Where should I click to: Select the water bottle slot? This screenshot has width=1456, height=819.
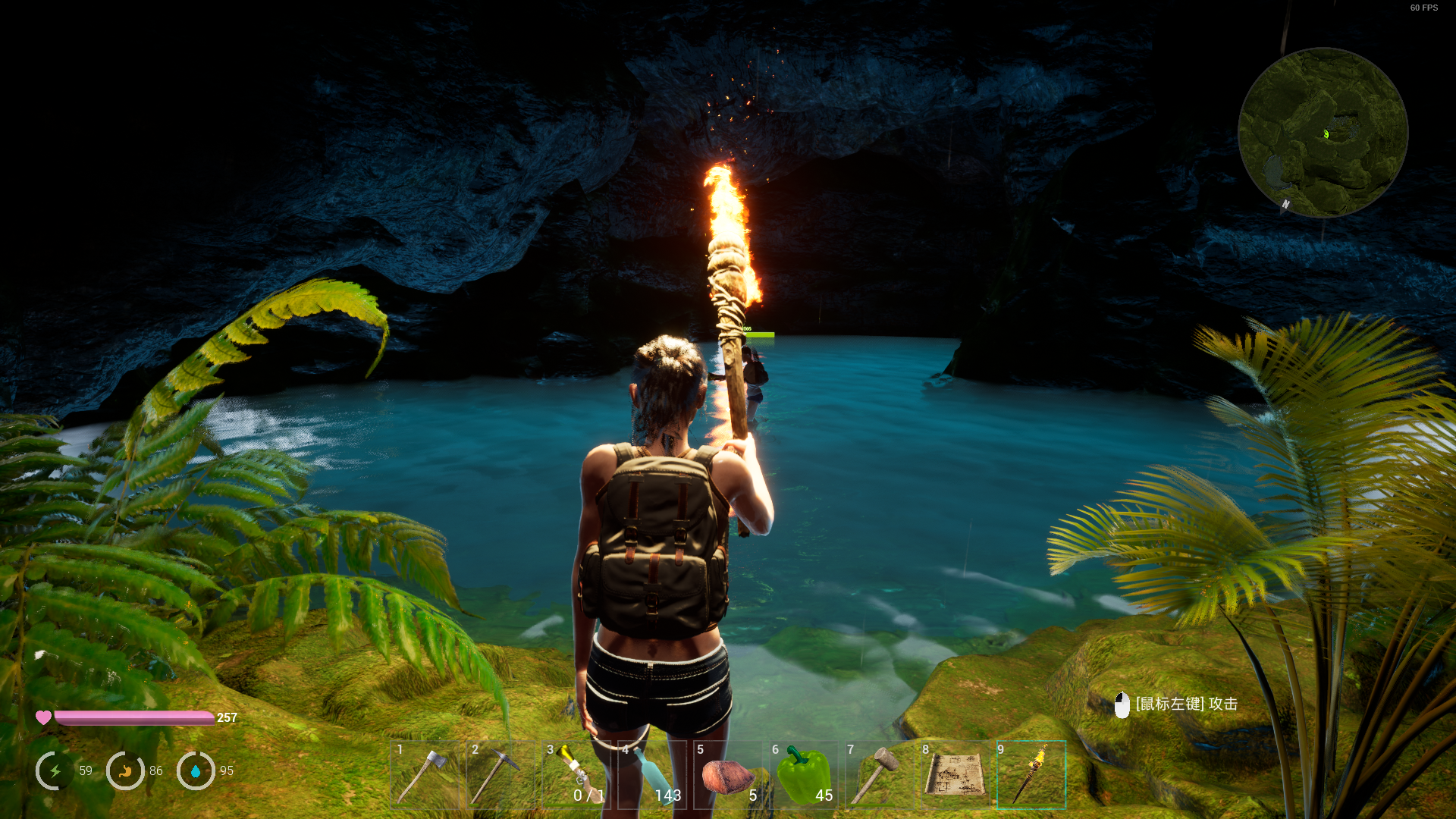point(651,775)
